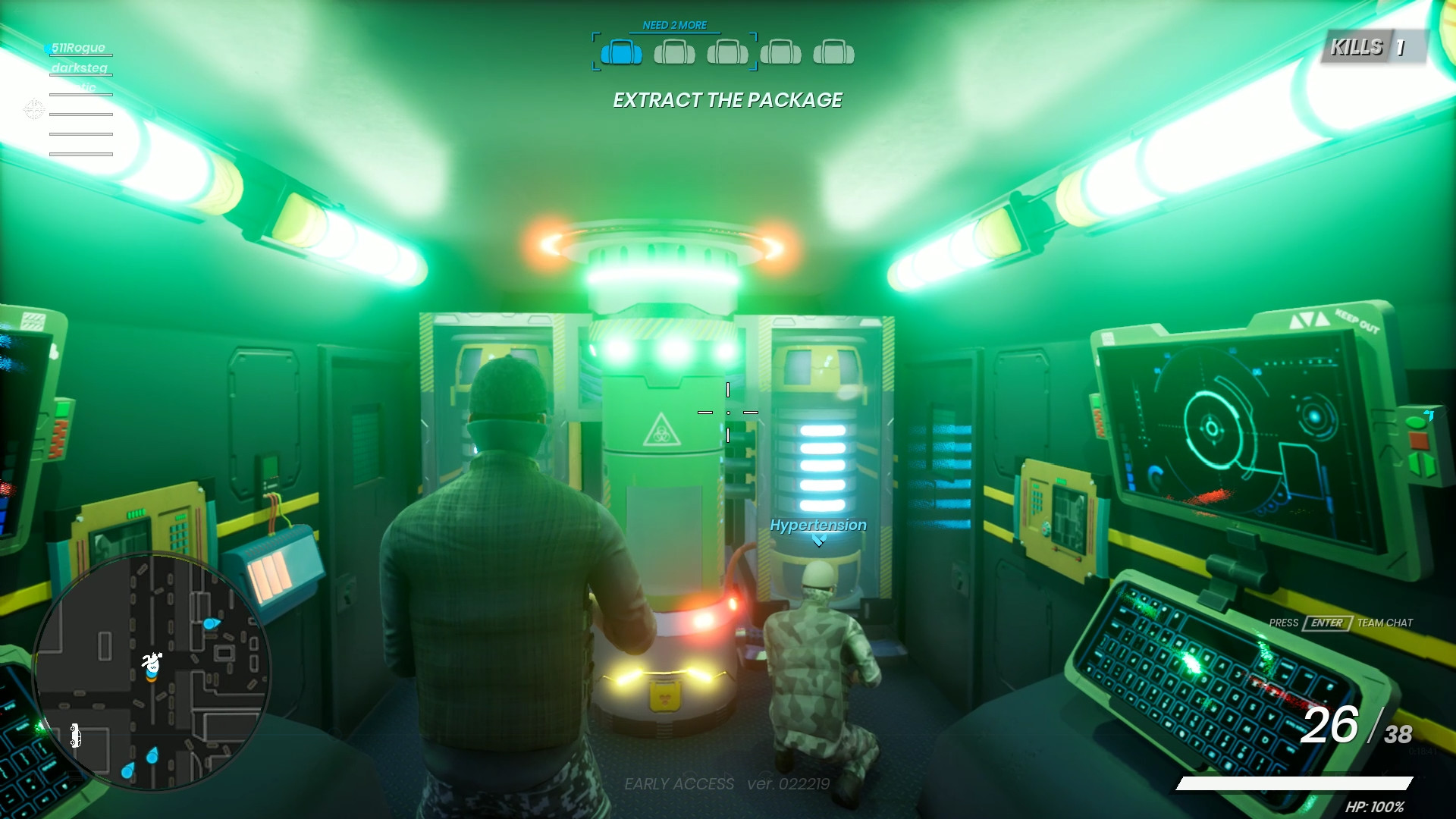This screenshot has height=819, width=1456.
Task: Select 511Rogue in the player list
Action: click(x=77, y=47)
